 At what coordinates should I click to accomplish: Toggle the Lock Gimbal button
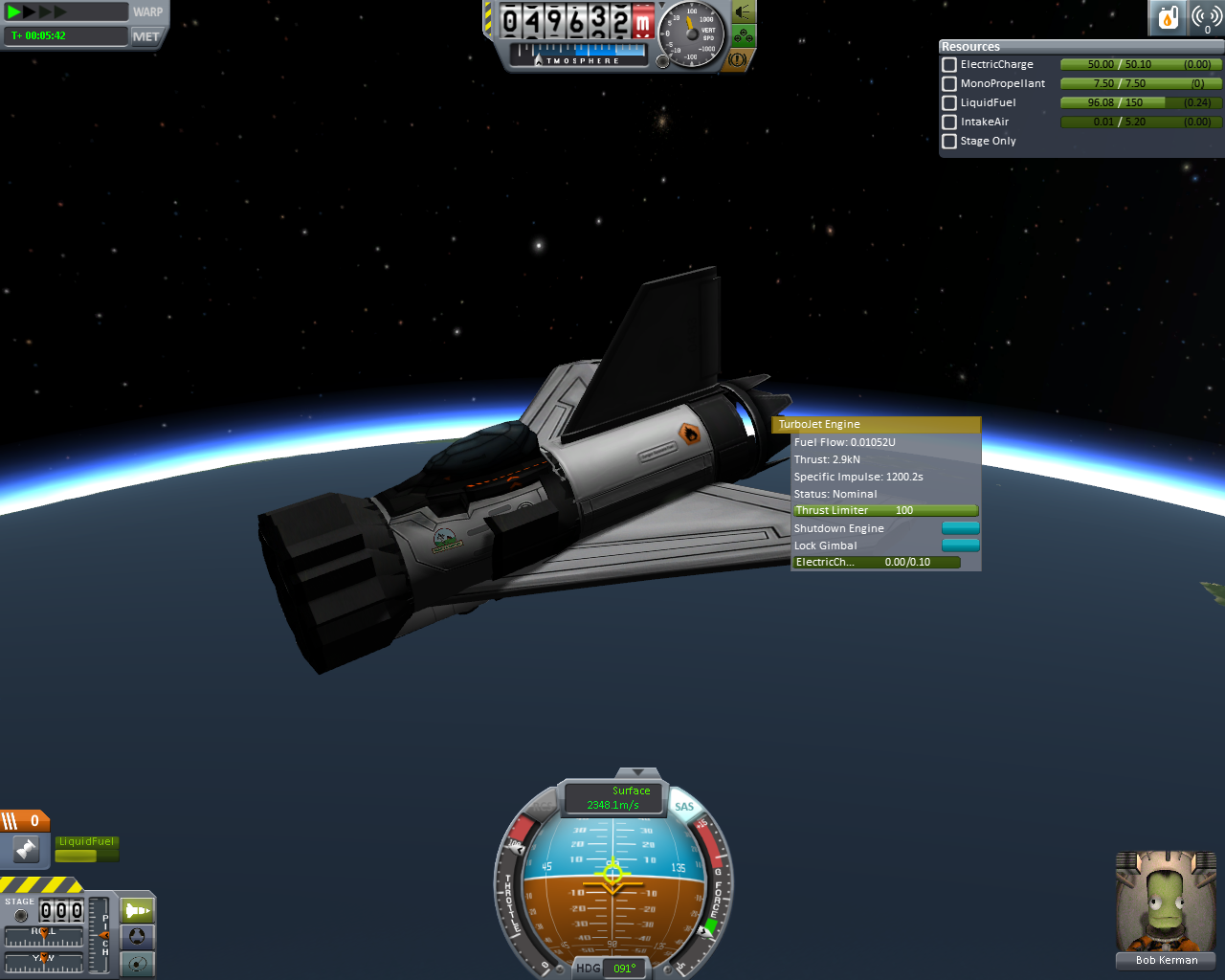(x=960, y=546)
